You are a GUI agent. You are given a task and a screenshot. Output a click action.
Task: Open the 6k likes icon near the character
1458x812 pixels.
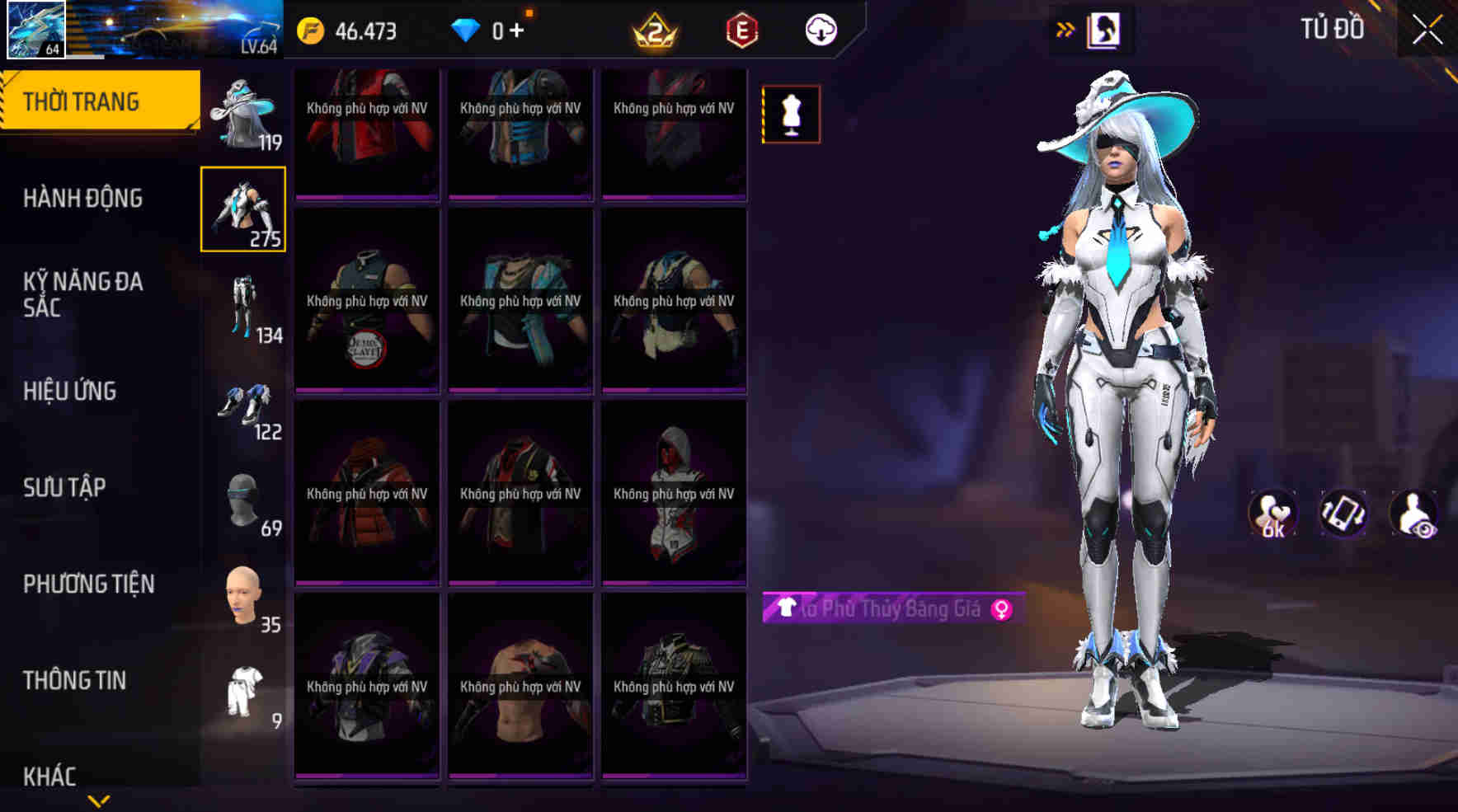[1274, 513]
